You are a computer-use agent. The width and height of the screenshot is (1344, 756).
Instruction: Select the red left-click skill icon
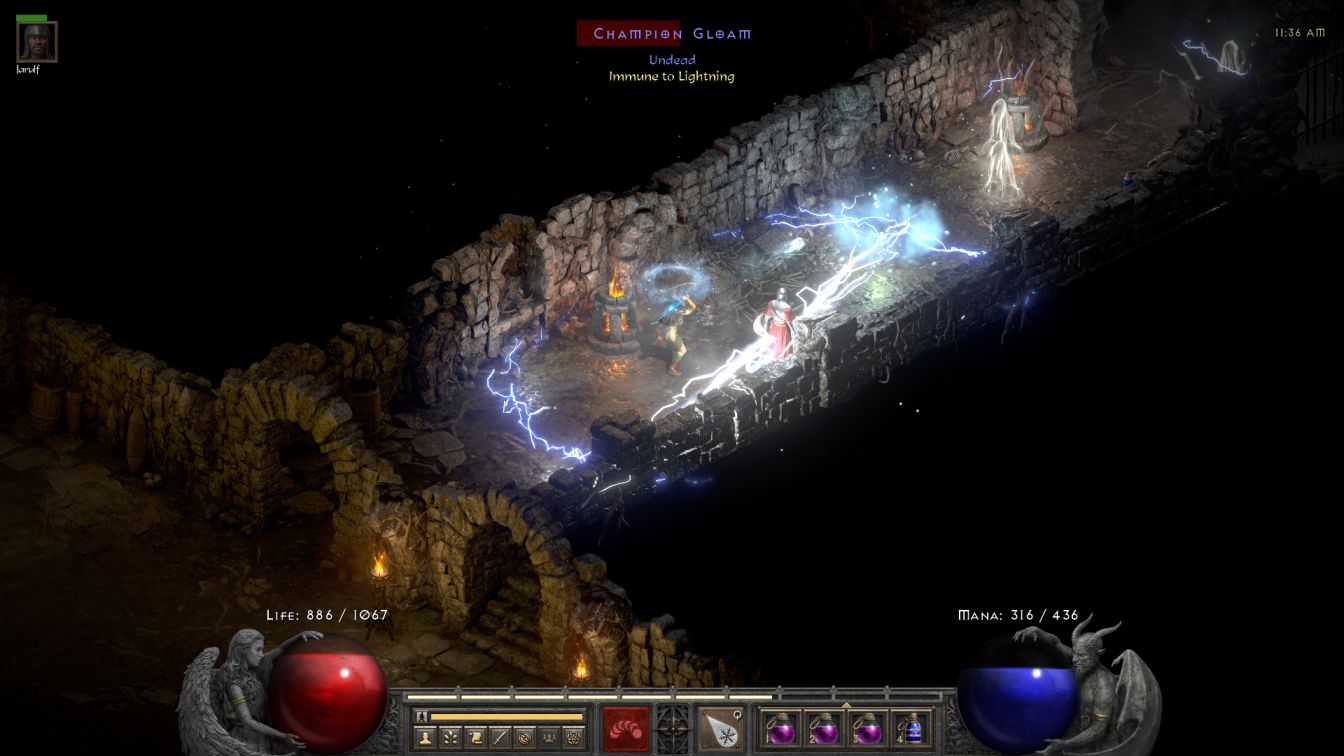[625, 728]
